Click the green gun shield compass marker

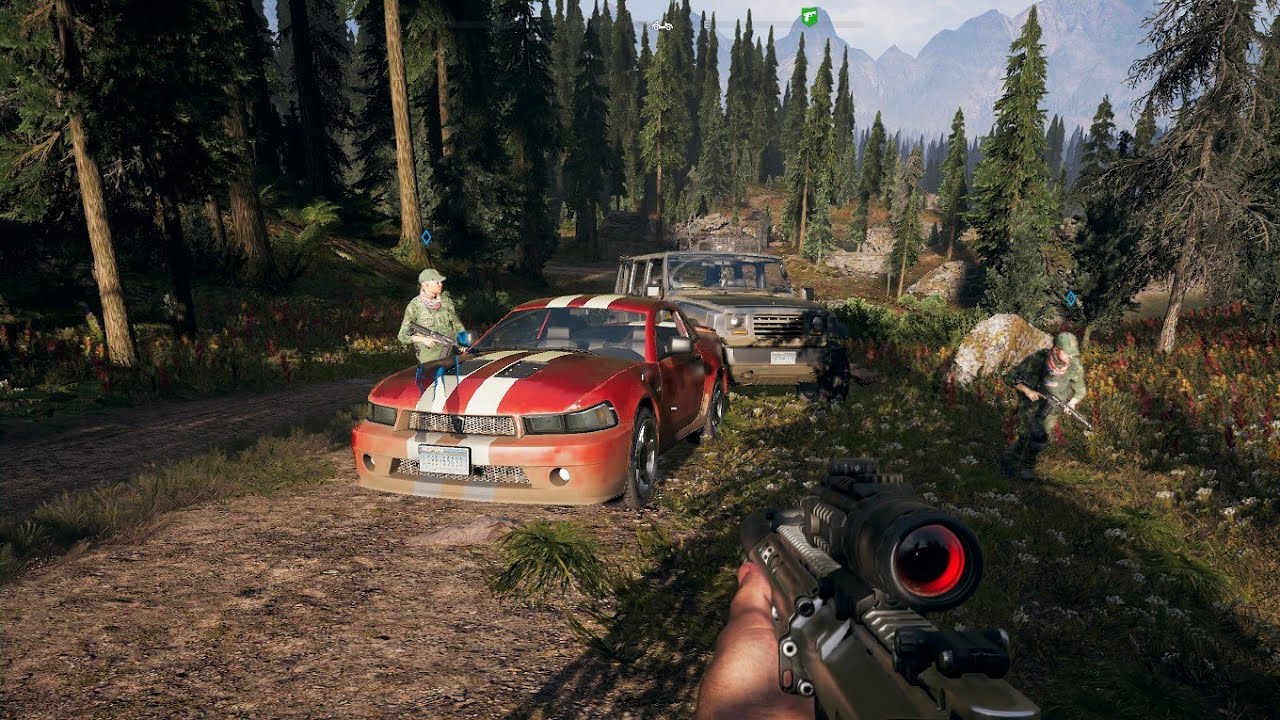tap(809, 16)
